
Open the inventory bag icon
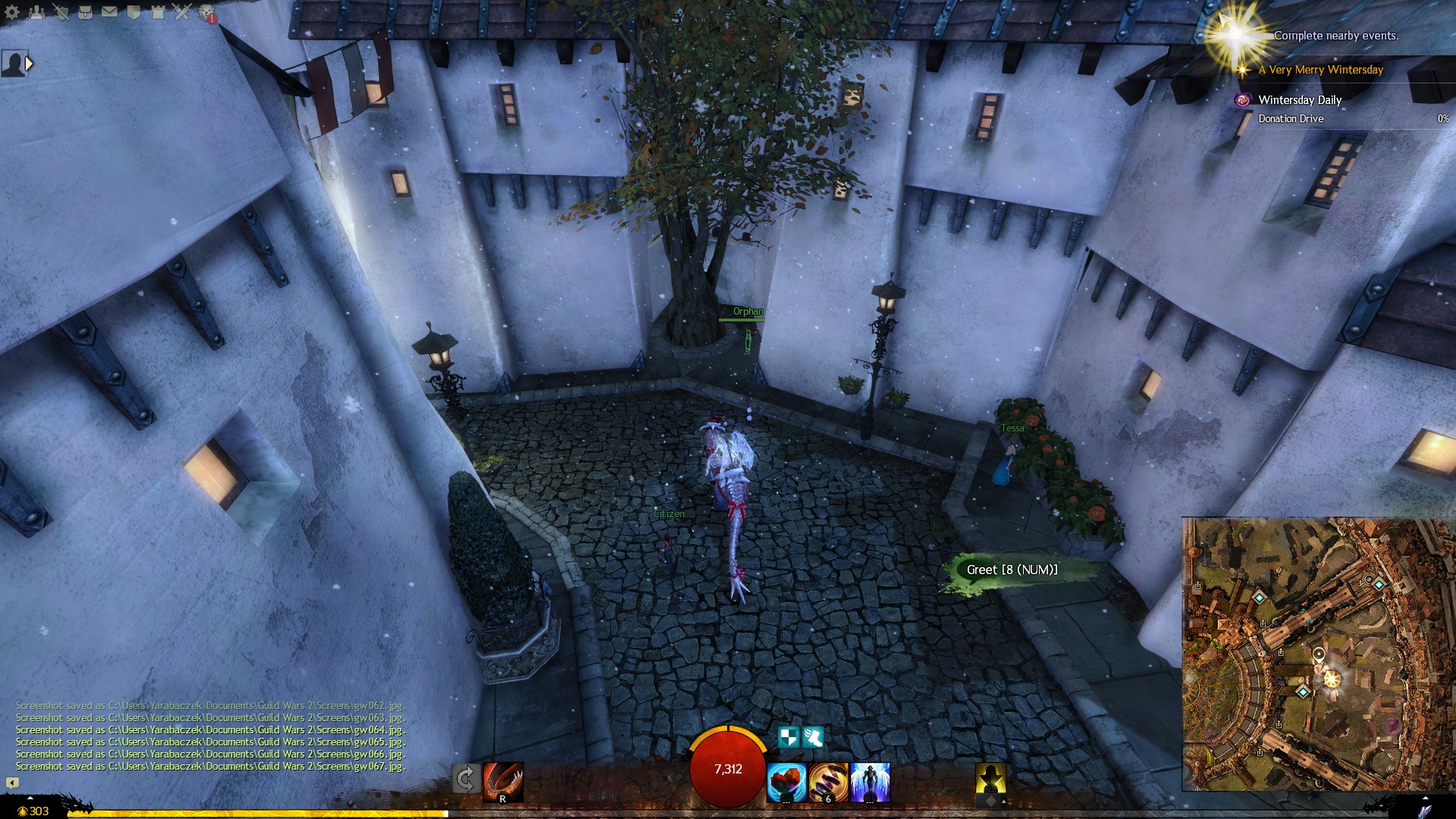[x=85, y=11]
